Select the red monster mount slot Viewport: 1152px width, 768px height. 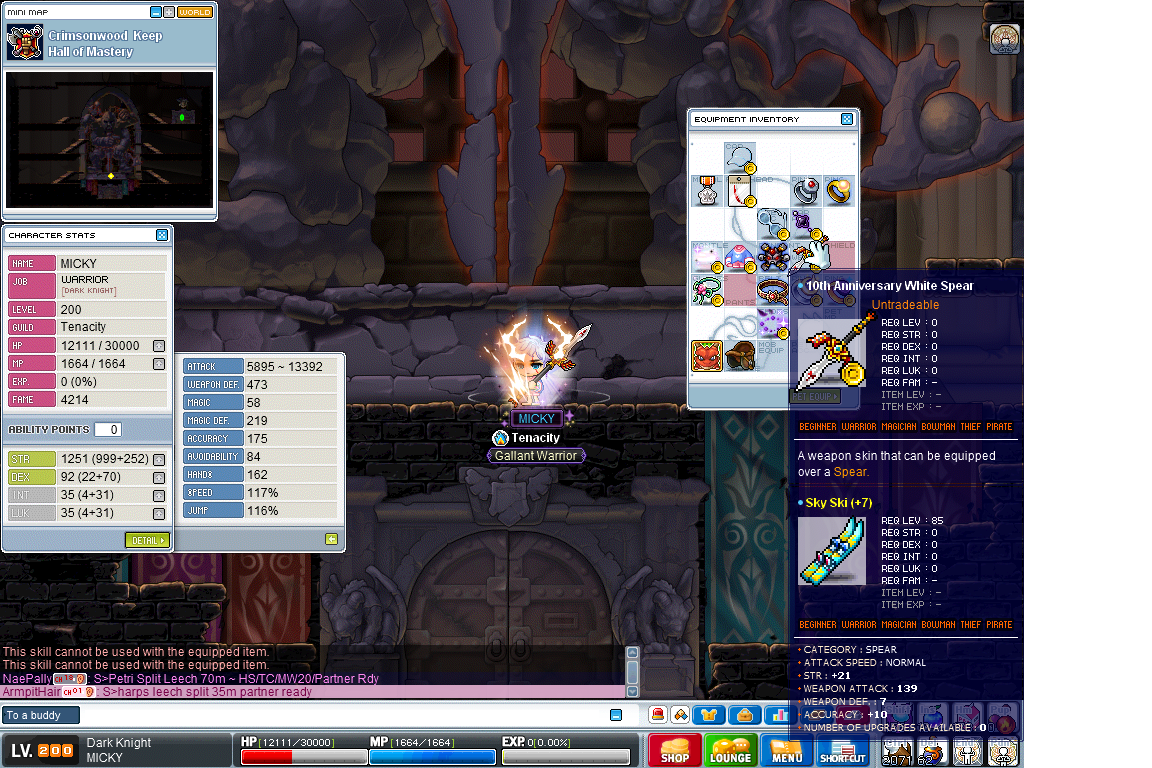pyautogui.click(x=707, y=355)
